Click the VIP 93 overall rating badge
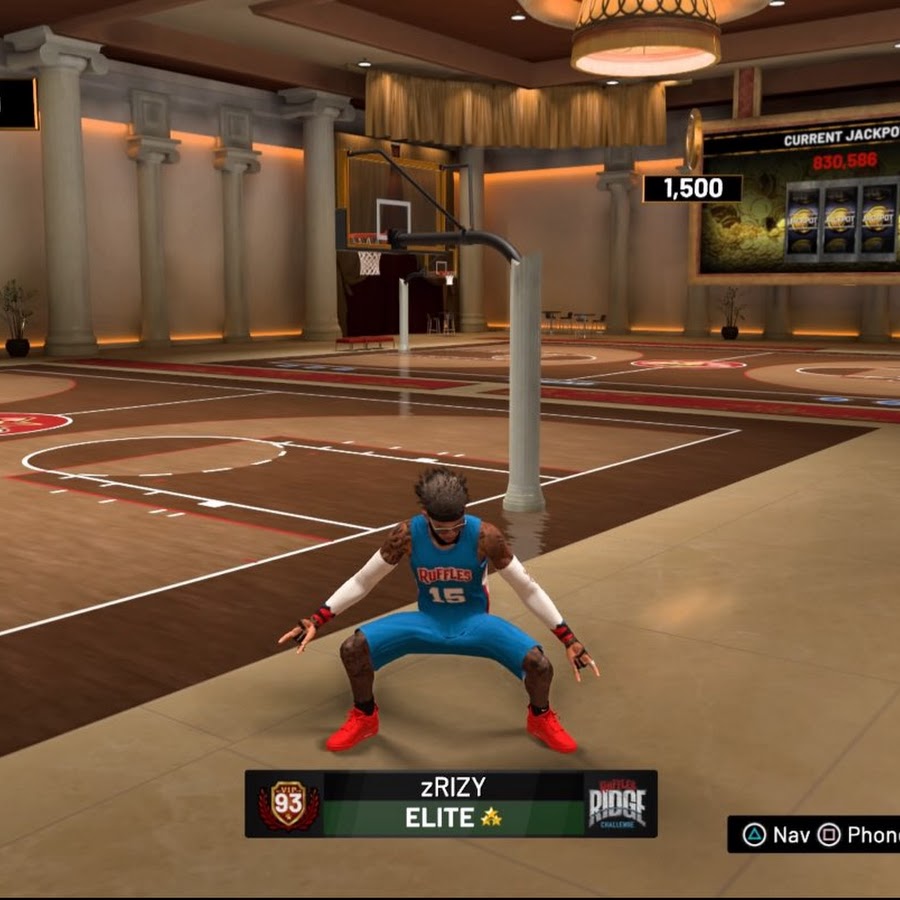This screenshot has width=900, height=900. click(x=288, y=804)
